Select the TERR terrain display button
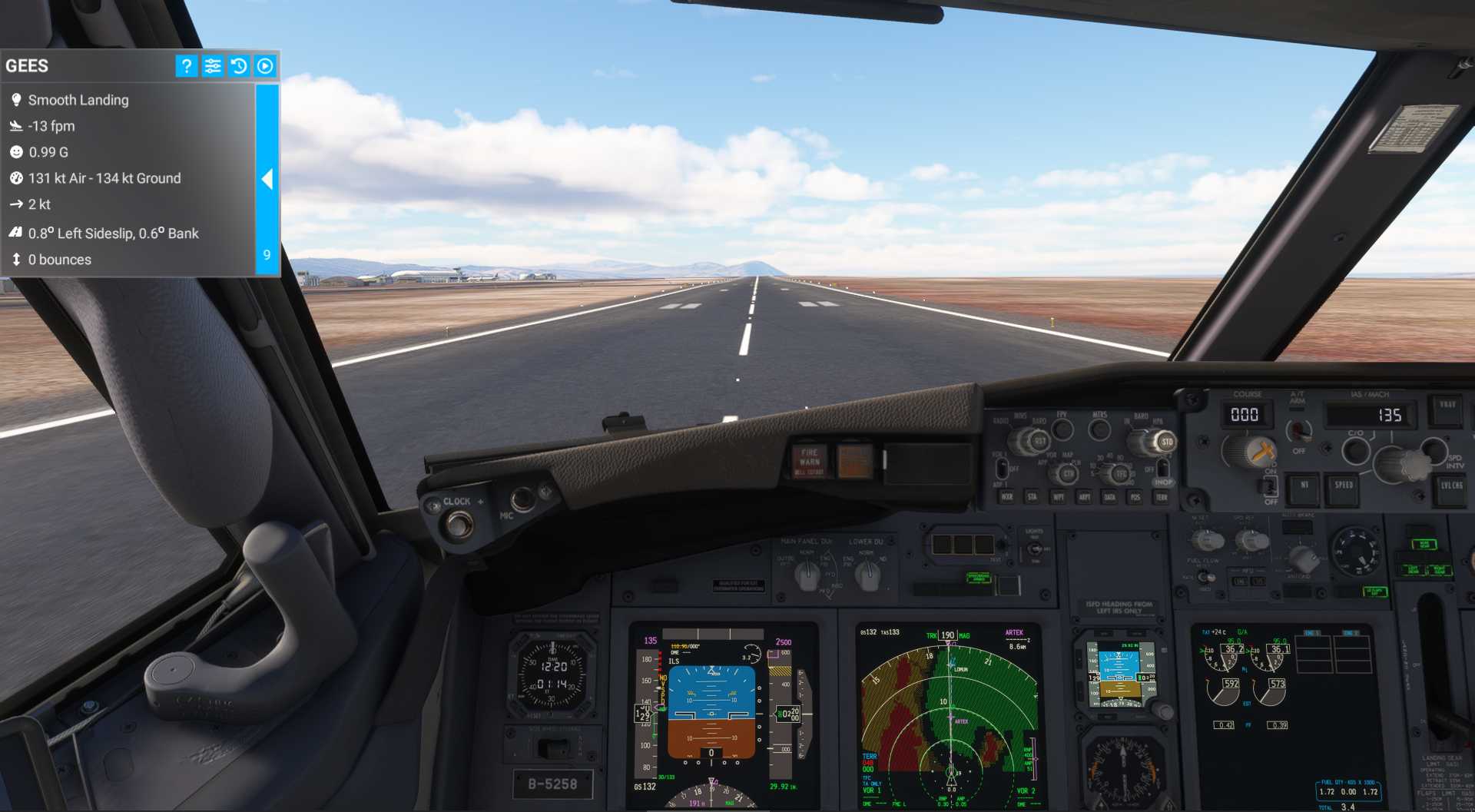Viewport: 1475px width, 812px height. (1162, 498)
